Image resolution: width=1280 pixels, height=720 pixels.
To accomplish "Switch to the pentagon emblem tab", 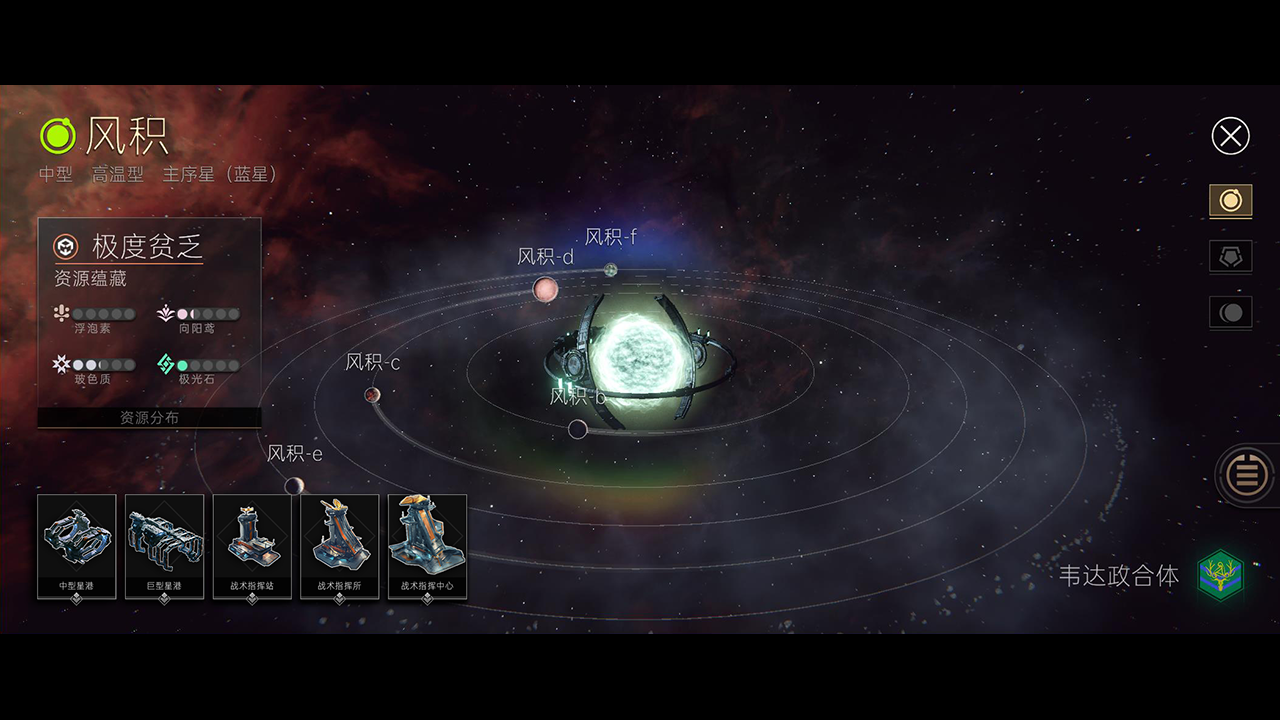I will click(1230, 257).
